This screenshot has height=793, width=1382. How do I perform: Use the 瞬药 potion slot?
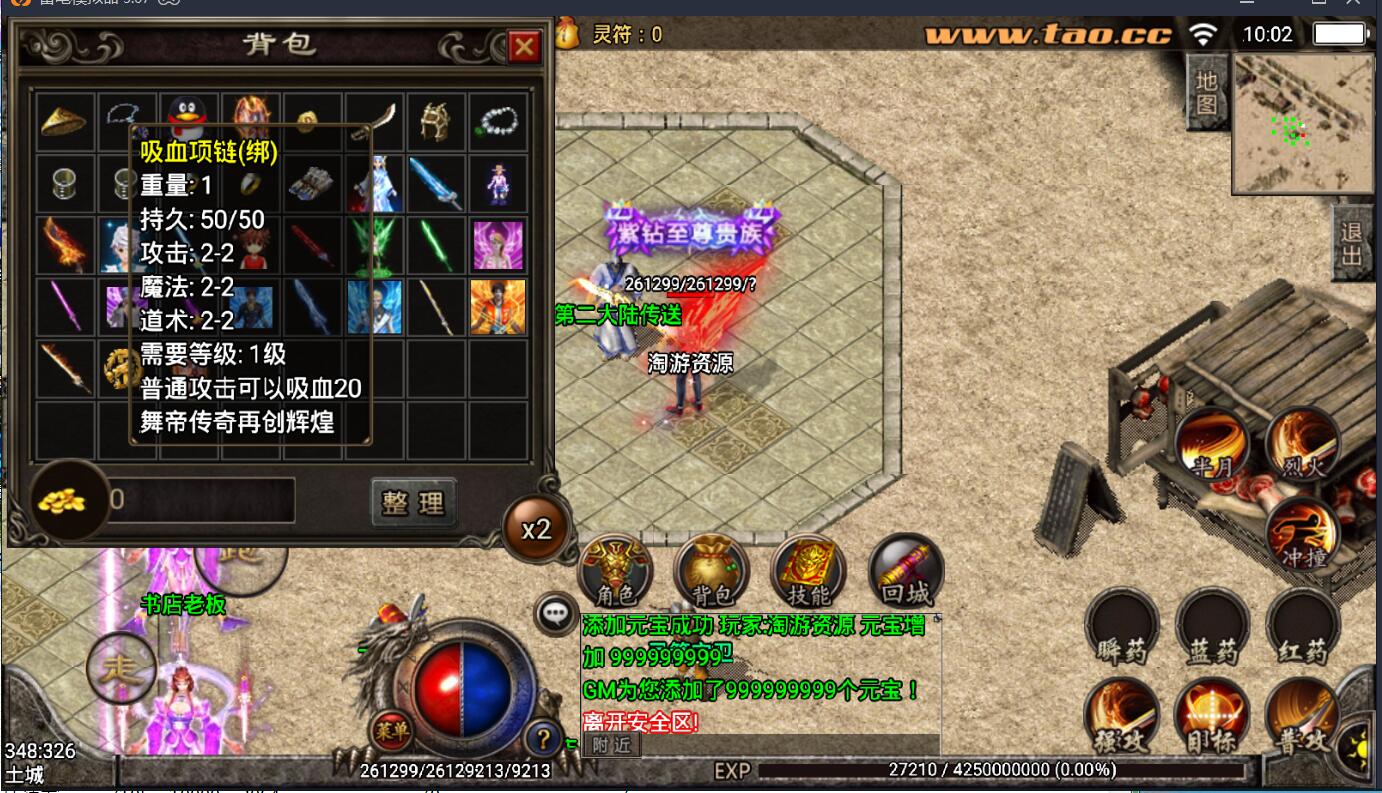click(1122, 627)
